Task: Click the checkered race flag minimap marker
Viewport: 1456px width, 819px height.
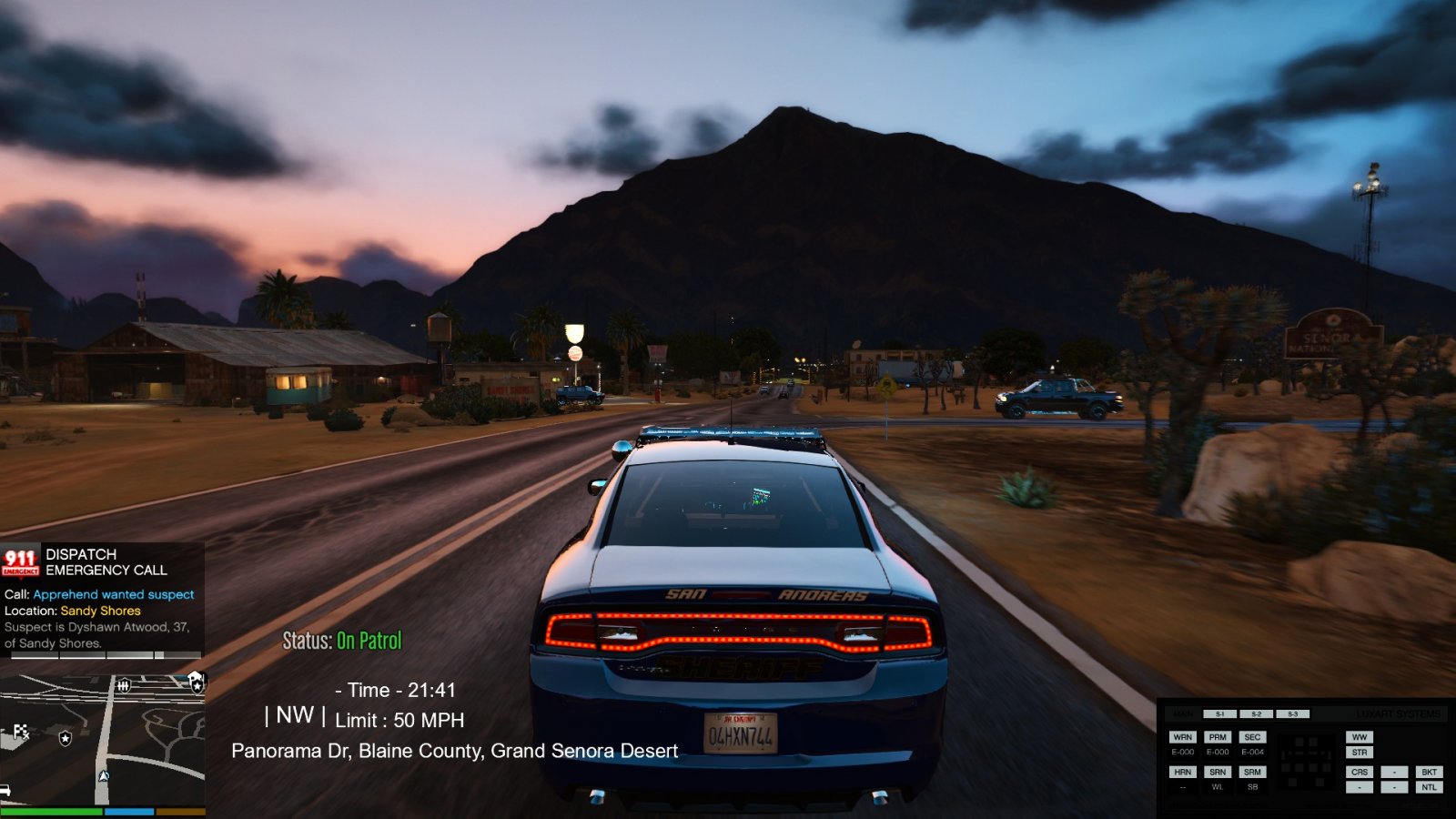Action: pos(21,731)
